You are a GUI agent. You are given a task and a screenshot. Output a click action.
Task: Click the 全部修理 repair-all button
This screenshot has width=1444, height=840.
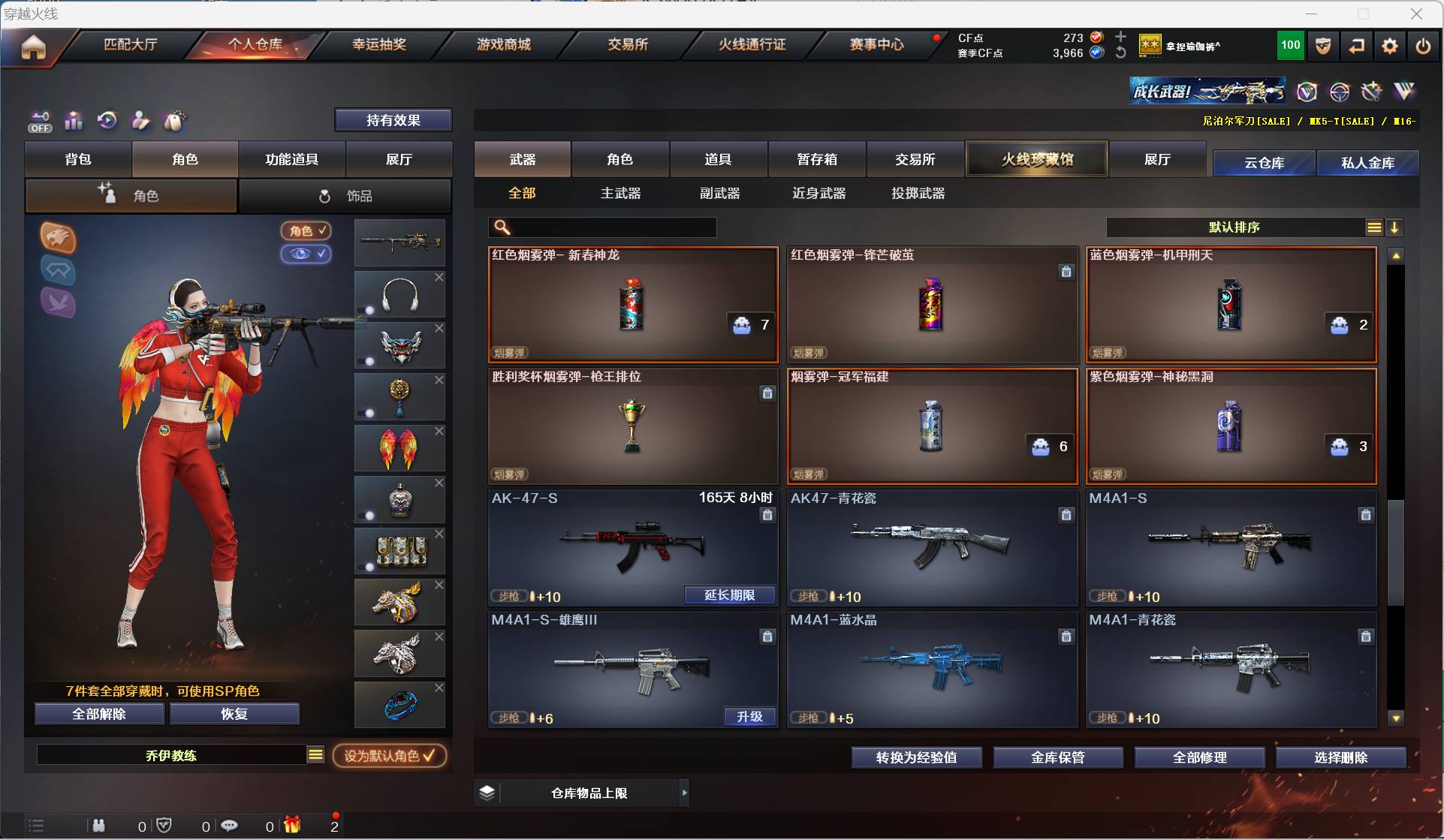pyautogui.click(x=1199, y=757)
